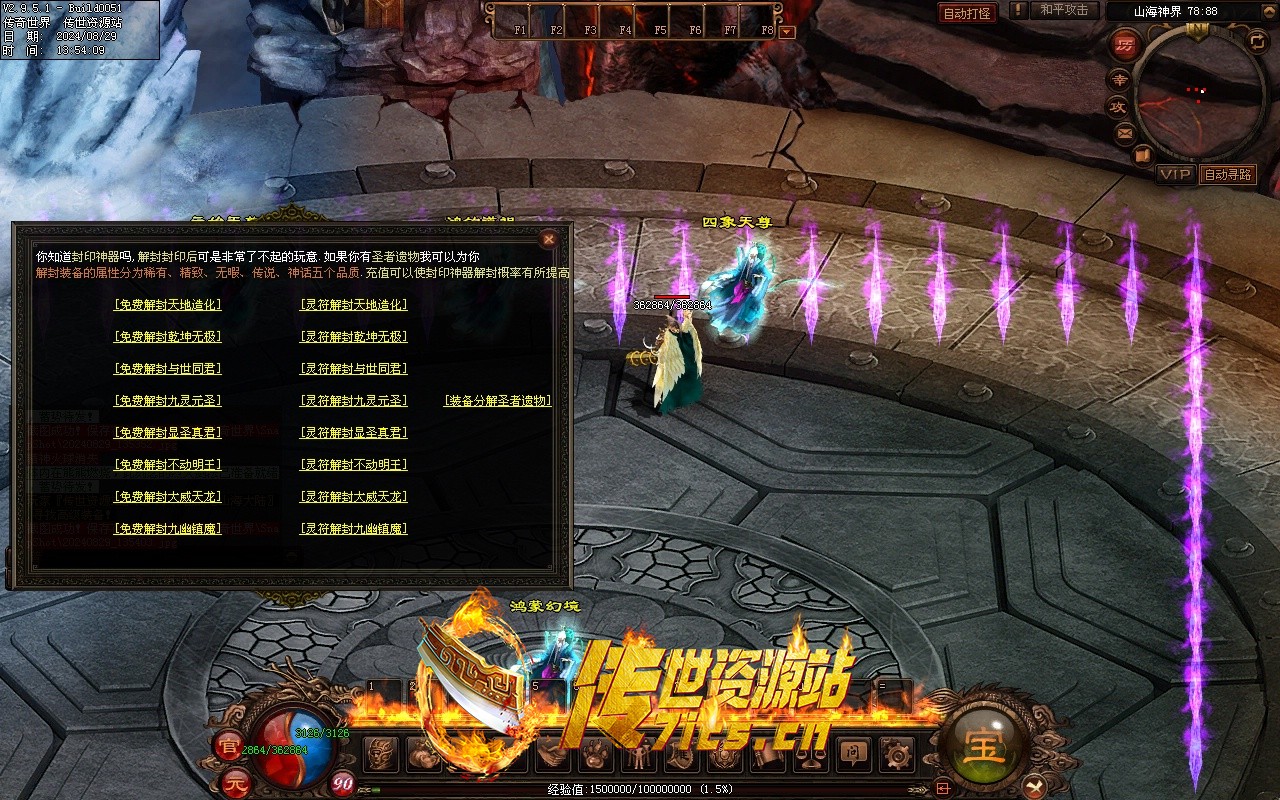Choose 灵符解封显圣真君 option
Viewport: 1280px width, 800px height.
pos(354,433)
